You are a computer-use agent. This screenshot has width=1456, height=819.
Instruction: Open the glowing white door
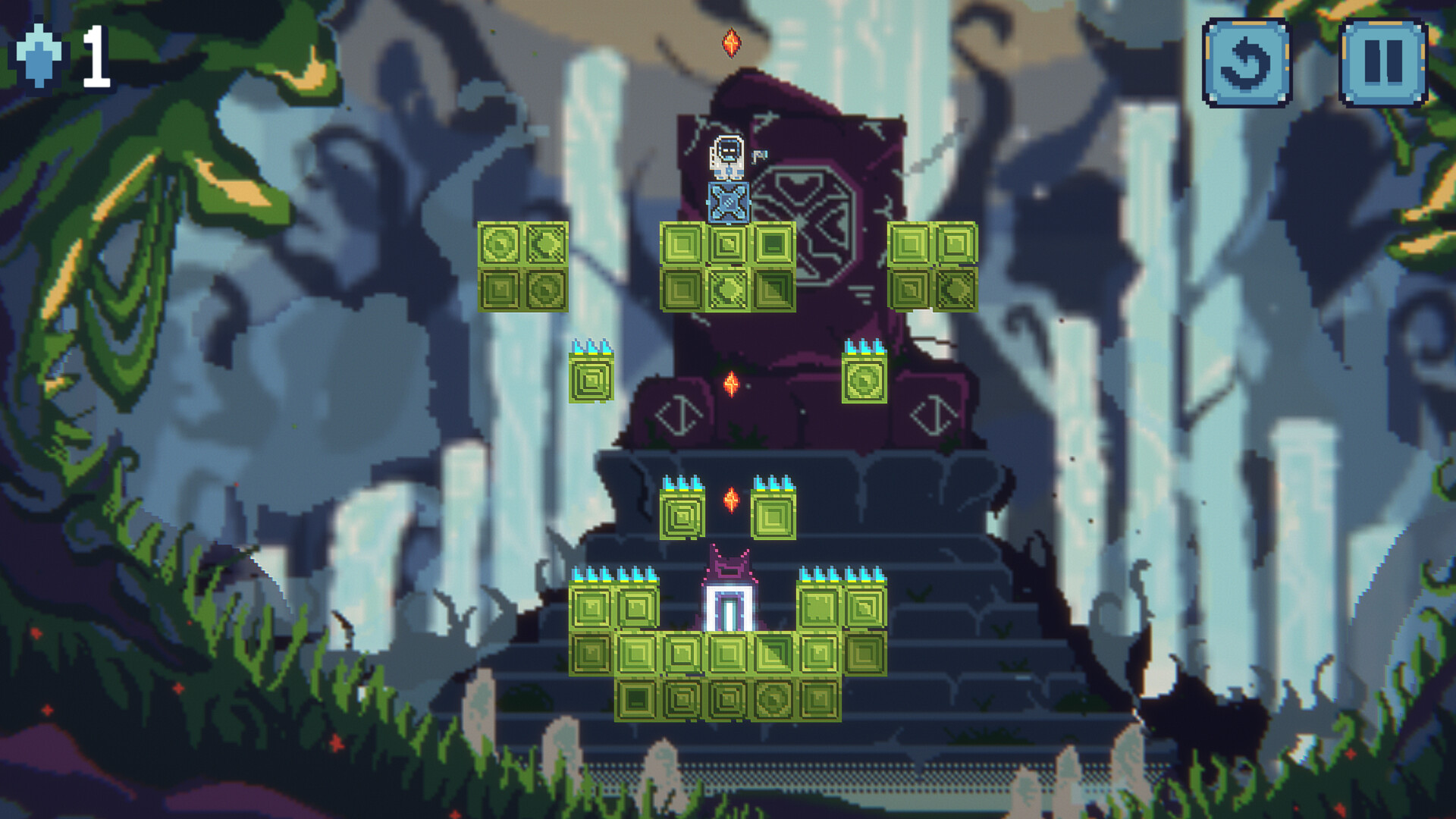pyautogui.click(x=730, y=607)
